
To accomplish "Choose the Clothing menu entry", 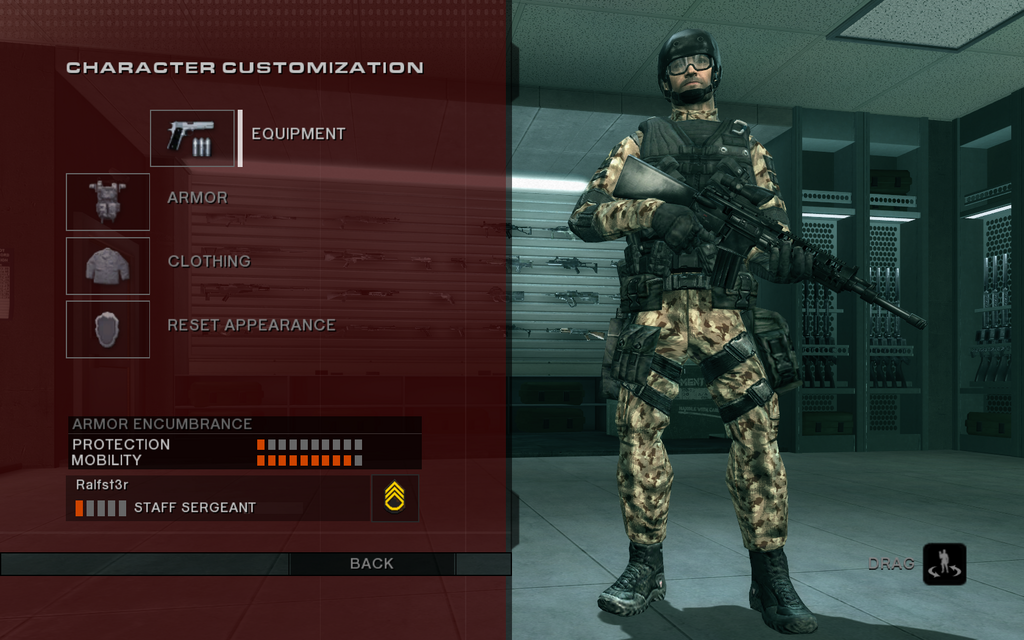I will [x=209, y=261].
